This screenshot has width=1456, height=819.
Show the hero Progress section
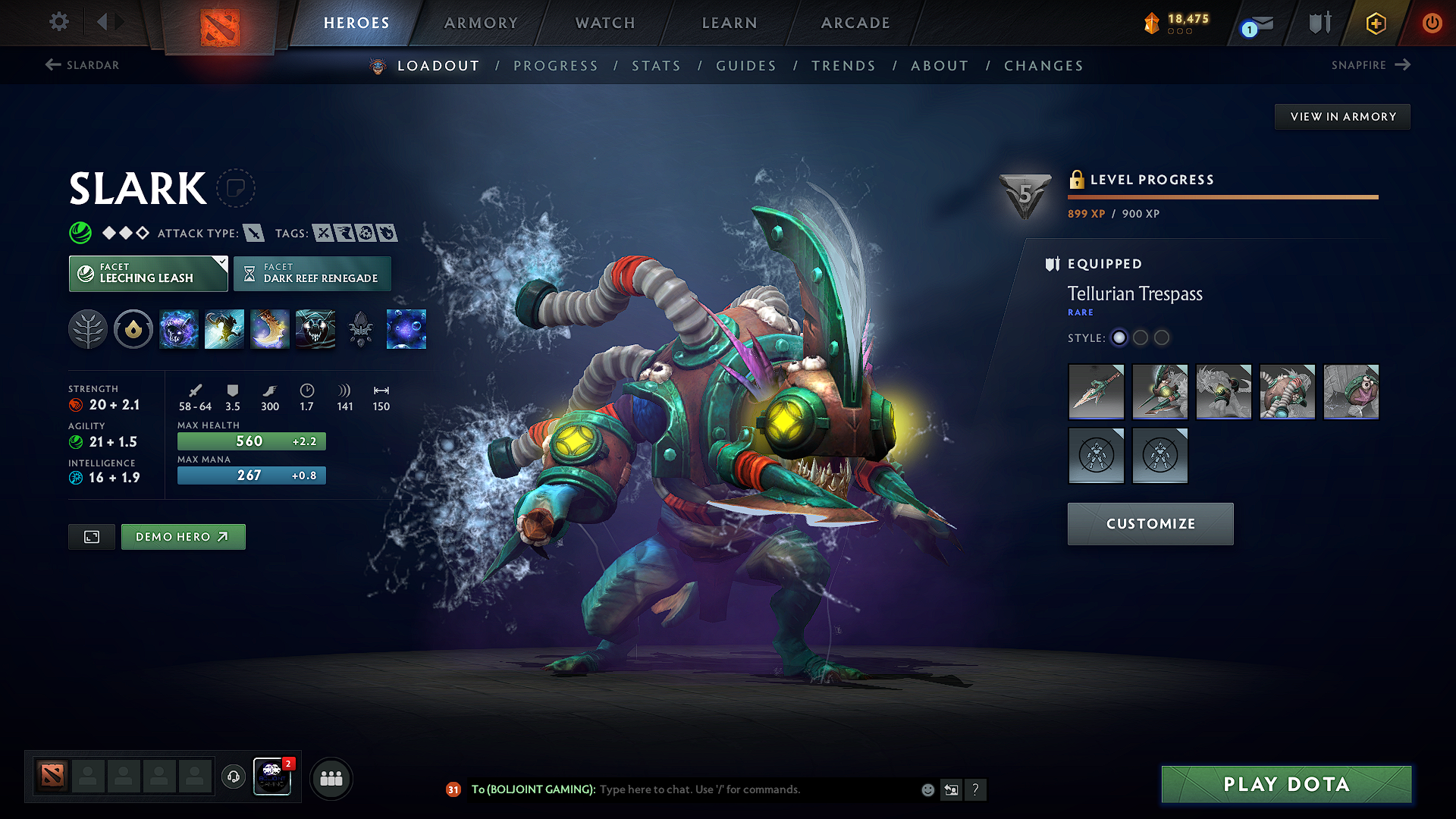pos(556,66)
